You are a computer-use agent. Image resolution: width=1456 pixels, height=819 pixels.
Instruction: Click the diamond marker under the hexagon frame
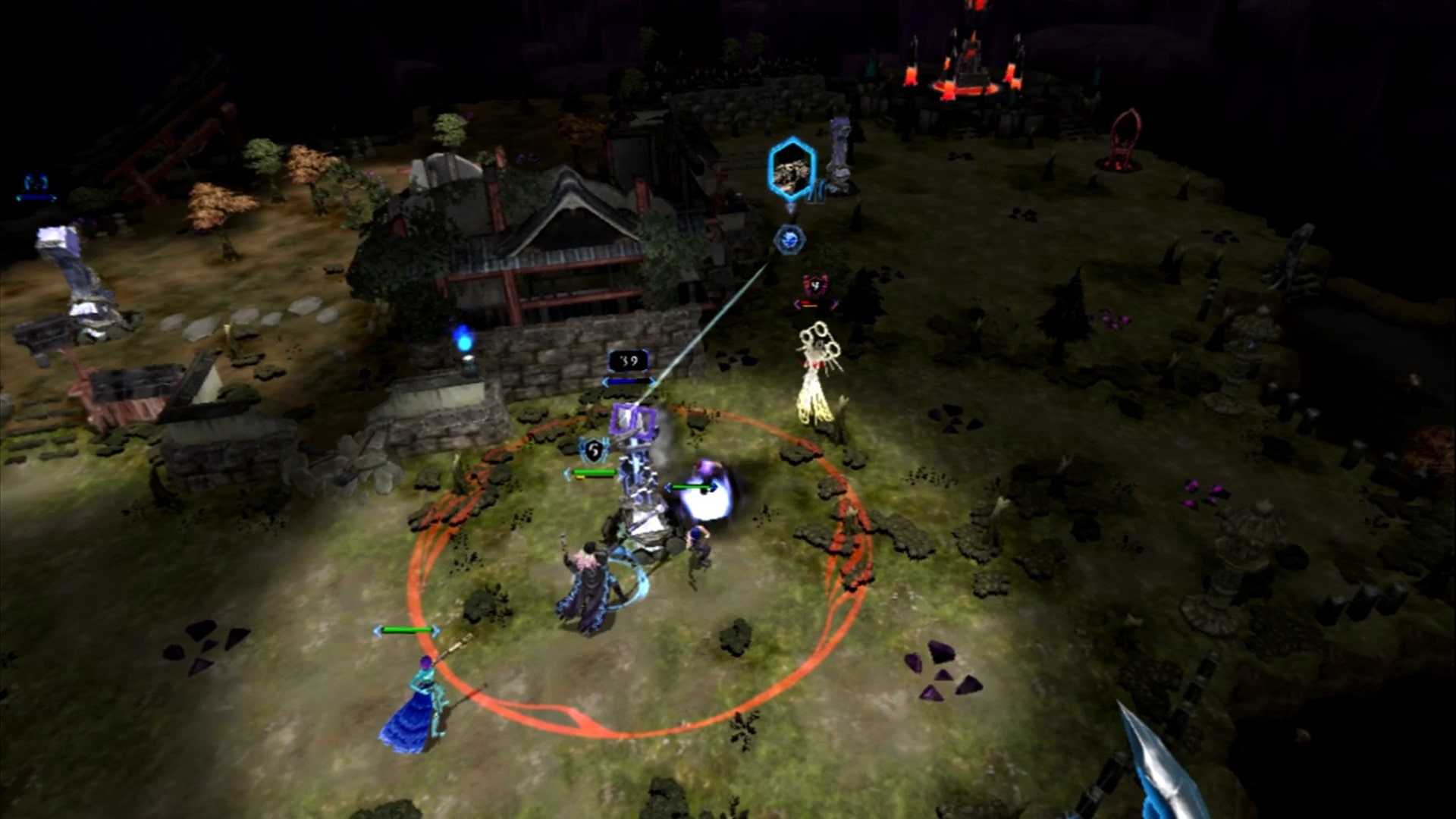pyautogui.click(x=790, y=209)
